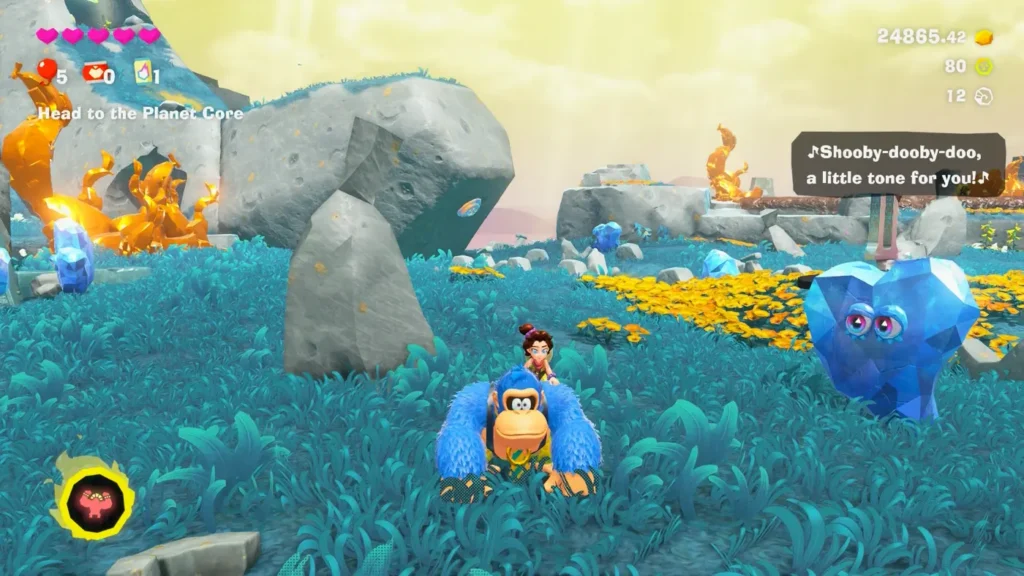
Task: Use the red heart juice can icon
Action: pos(94,71)
